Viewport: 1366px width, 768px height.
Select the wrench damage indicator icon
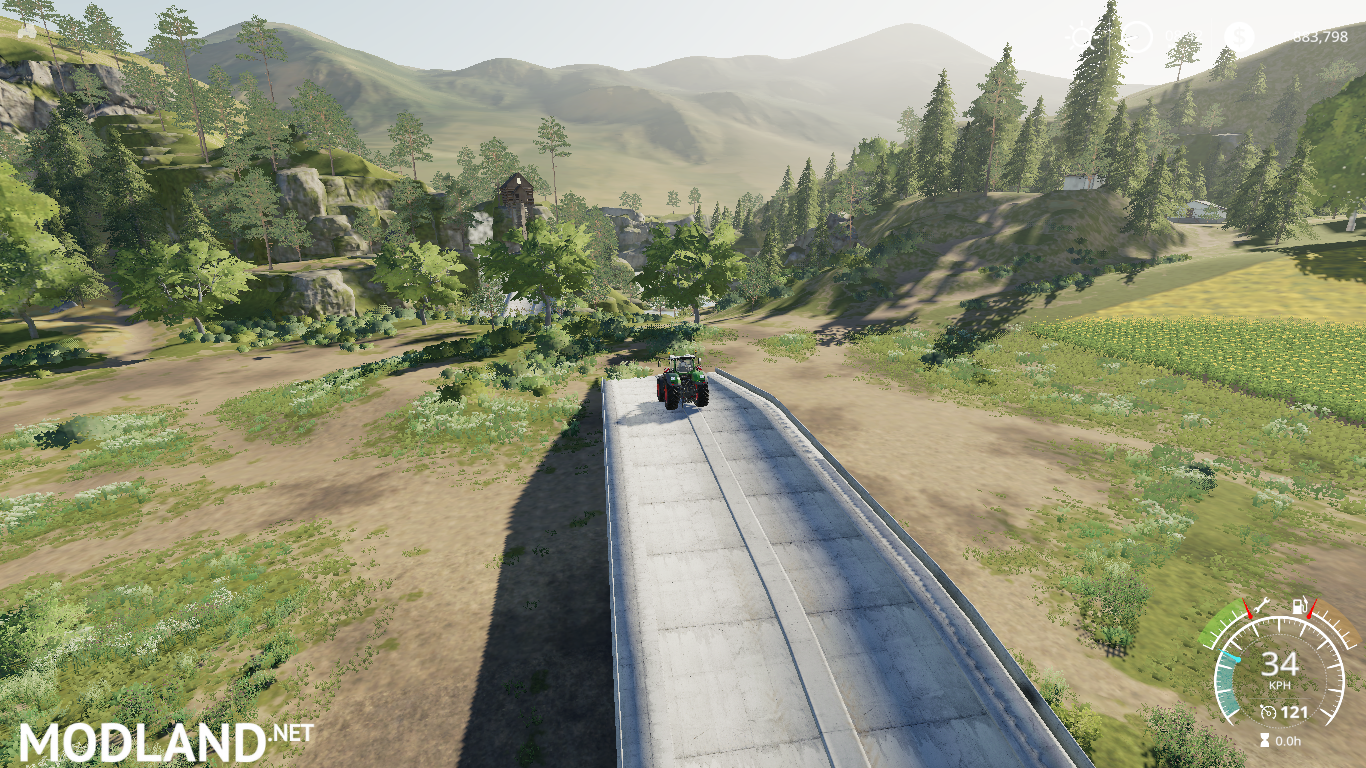1260,605
